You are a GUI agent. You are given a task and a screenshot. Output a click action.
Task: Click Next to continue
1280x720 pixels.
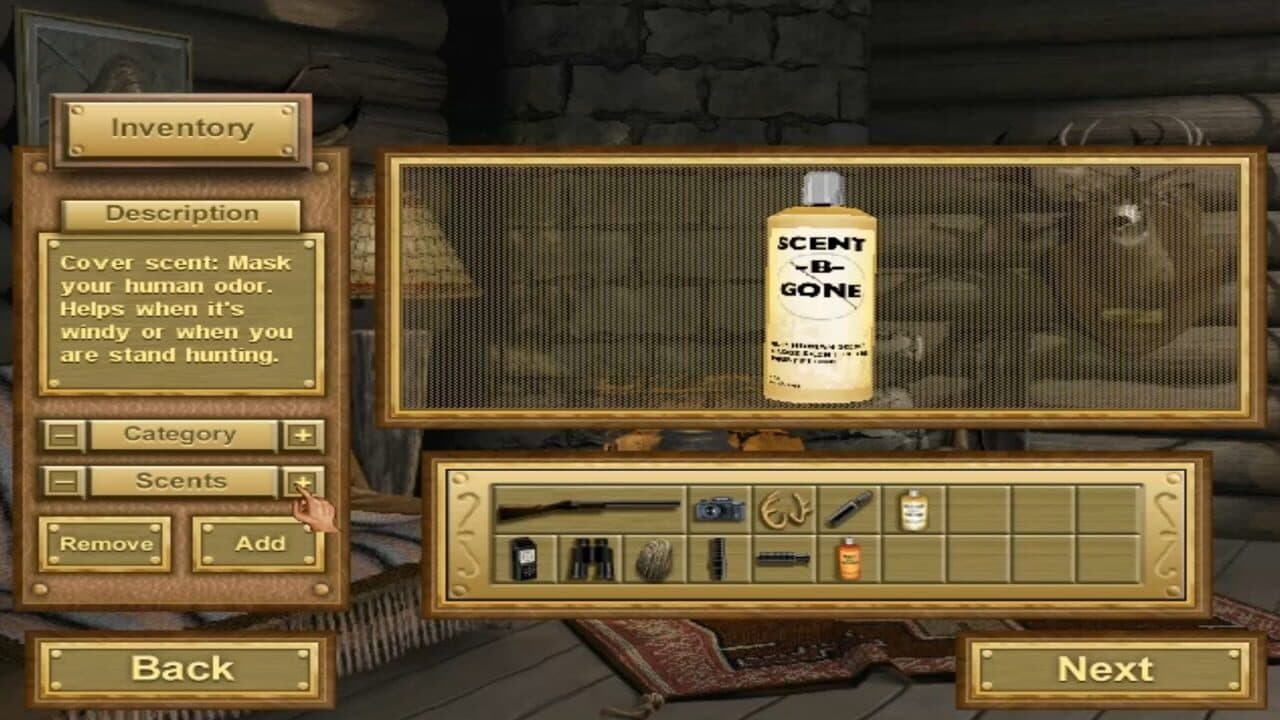(1110, 668)
